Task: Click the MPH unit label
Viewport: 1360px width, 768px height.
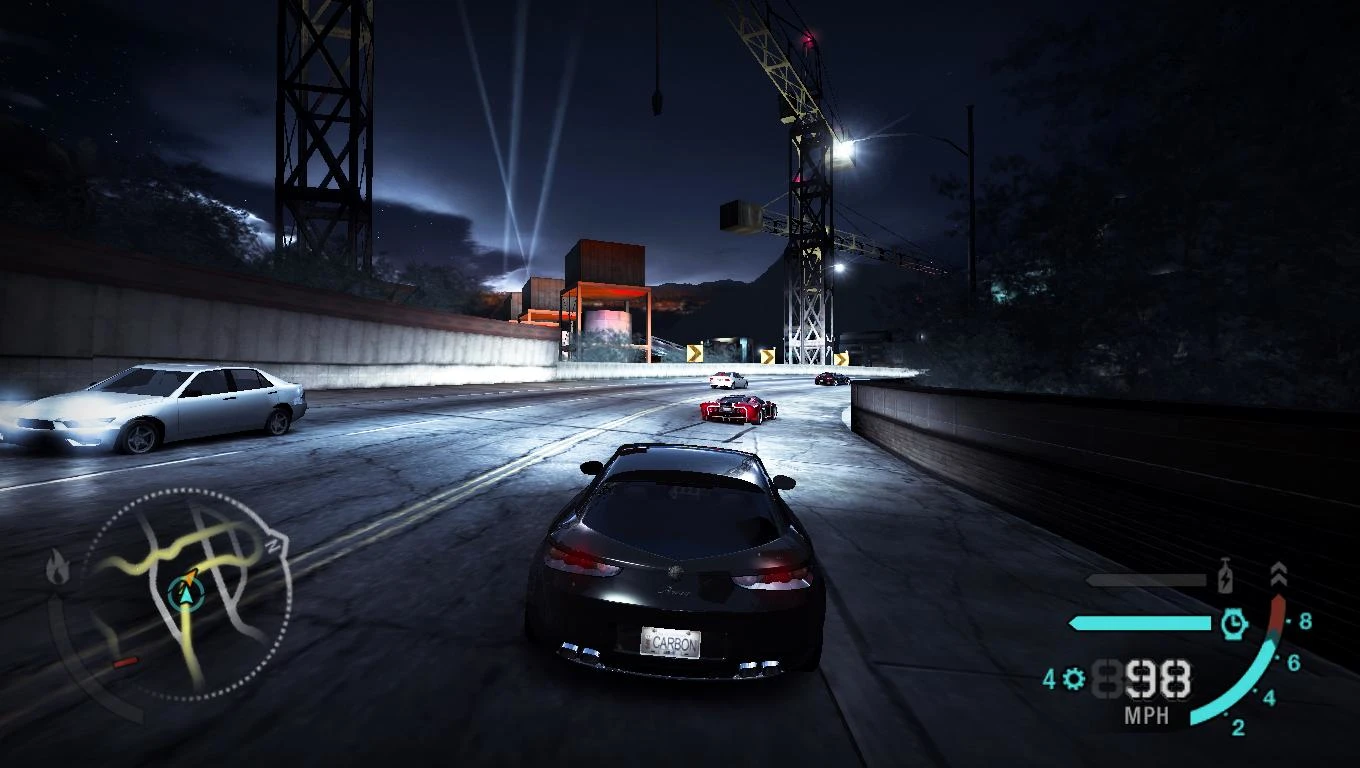Action: (x=1148, y=713)
